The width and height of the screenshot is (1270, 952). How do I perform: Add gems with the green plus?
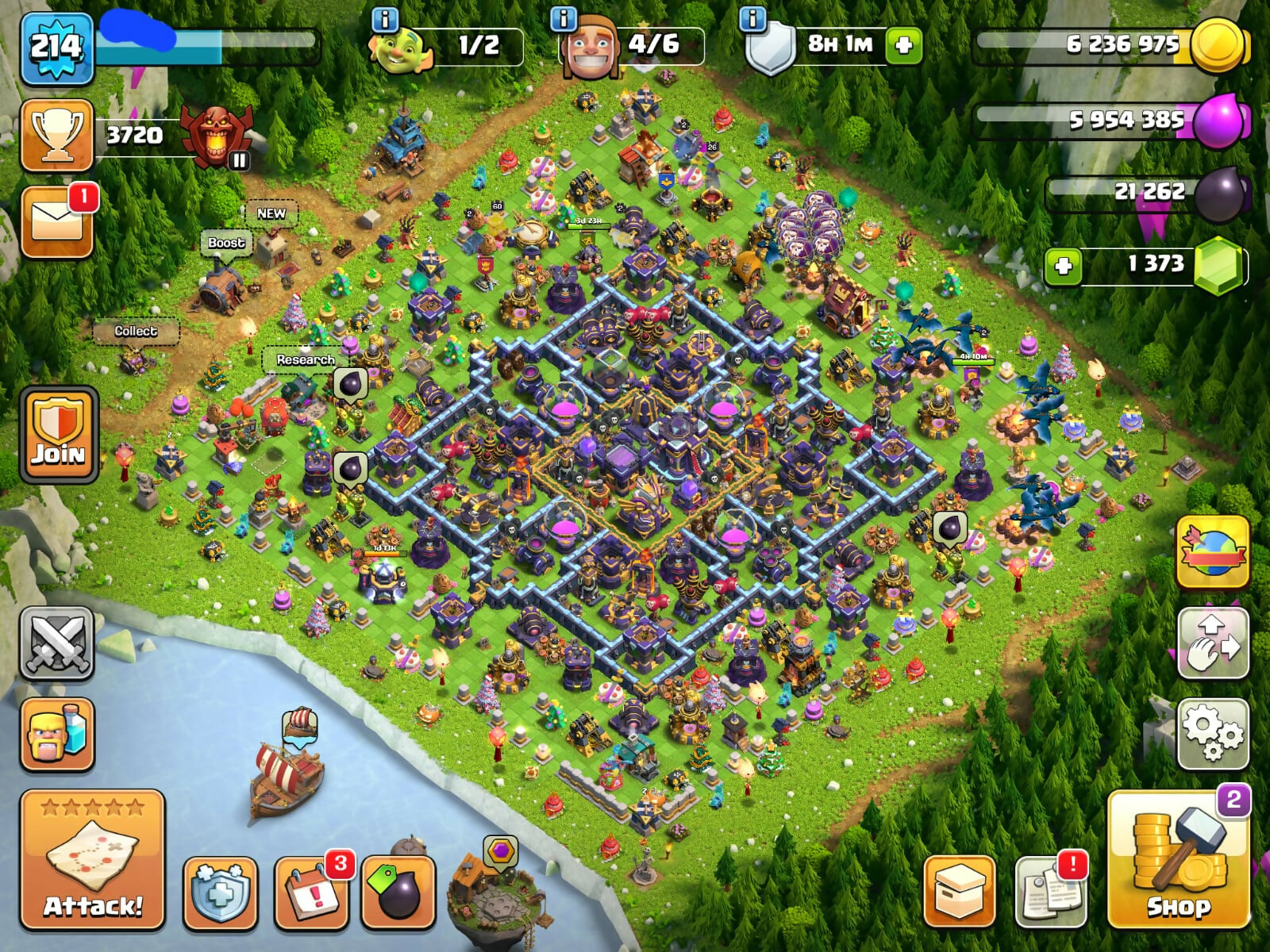pos(1064,266)
